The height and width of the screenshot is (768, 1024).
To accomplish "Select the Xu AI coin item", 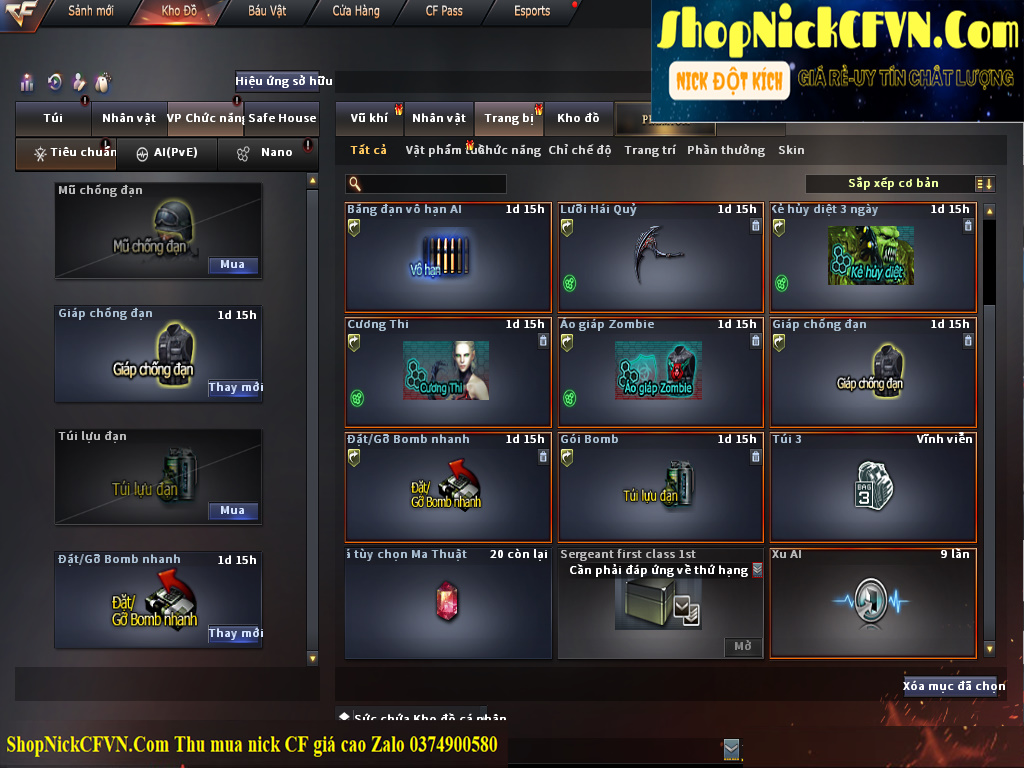I will (872, 603).
